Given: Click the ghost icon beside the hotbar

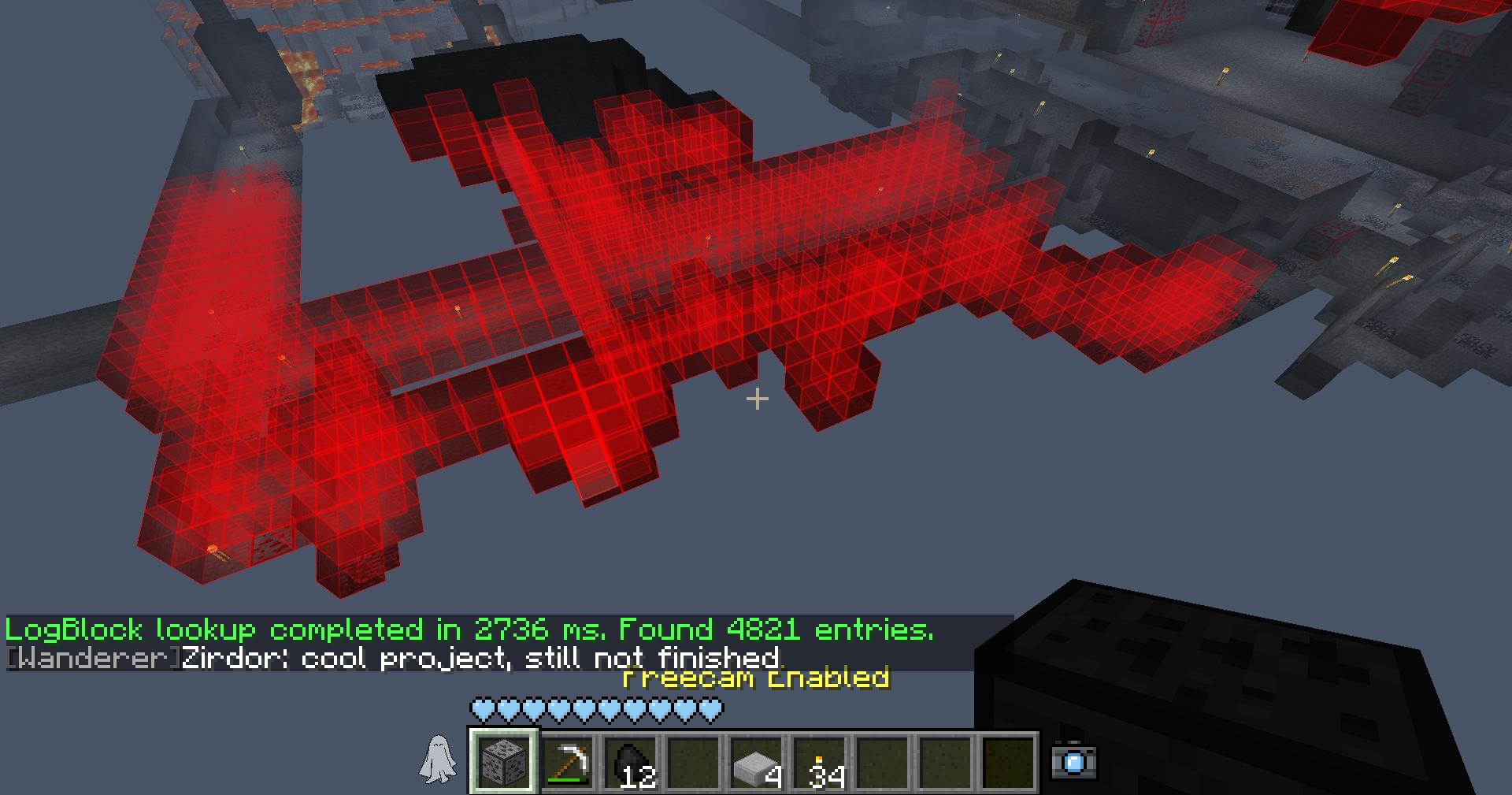Looking at the screenshot, I should (438, 760).
